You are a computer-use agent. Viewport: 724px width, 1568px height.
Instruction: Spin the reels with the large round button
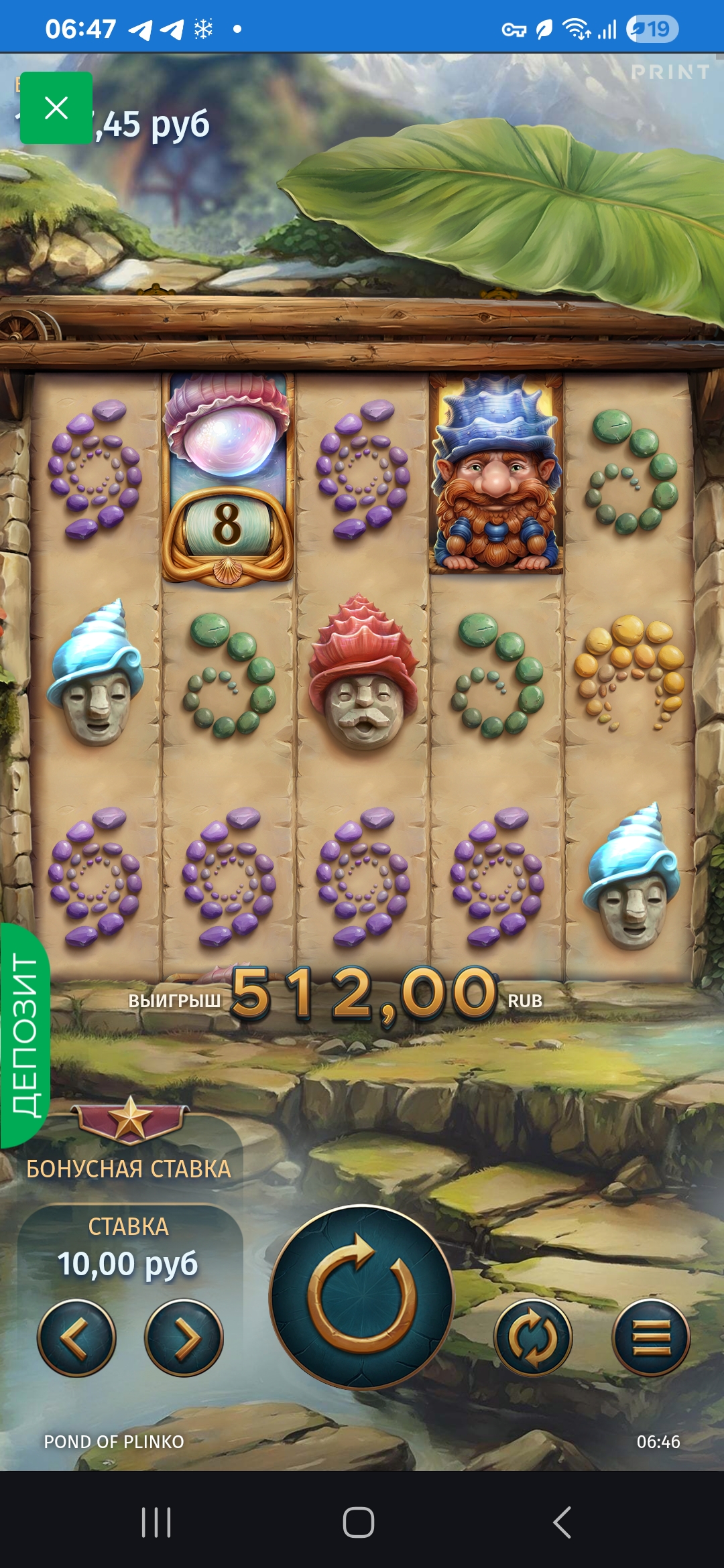(x=361, y=1297)
